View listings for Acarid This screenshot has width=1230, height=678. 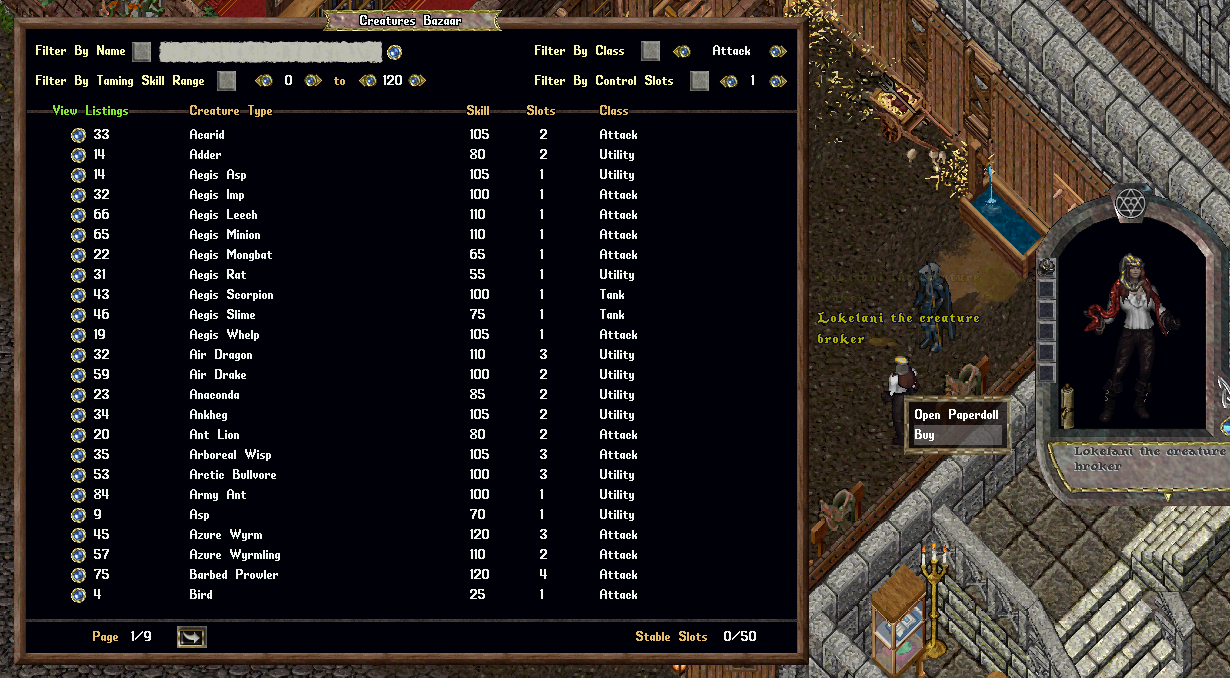78,135
